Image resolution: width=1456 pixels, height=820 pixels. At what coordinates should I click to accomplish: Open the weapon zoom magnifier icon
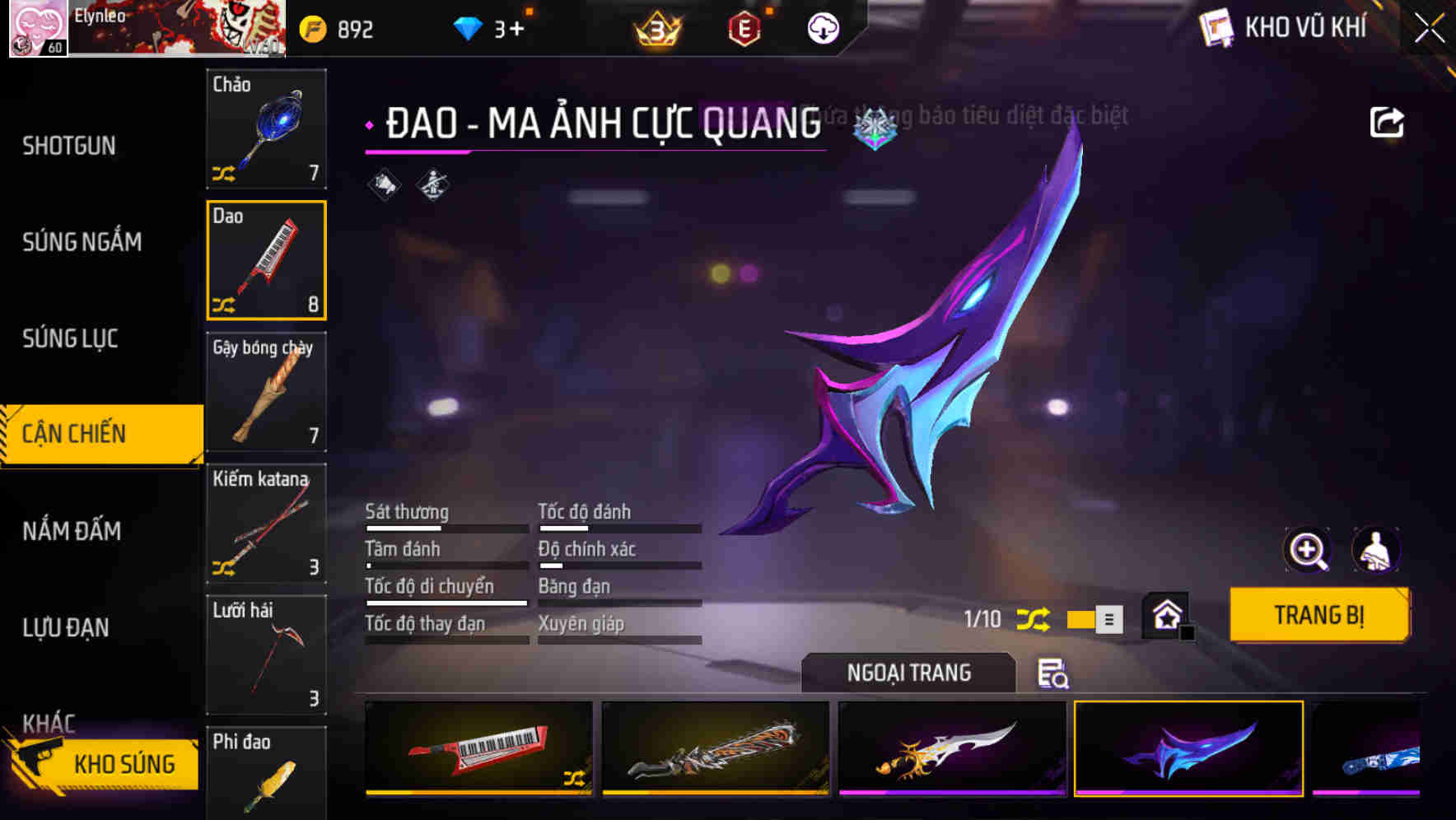pos(1307,550)
